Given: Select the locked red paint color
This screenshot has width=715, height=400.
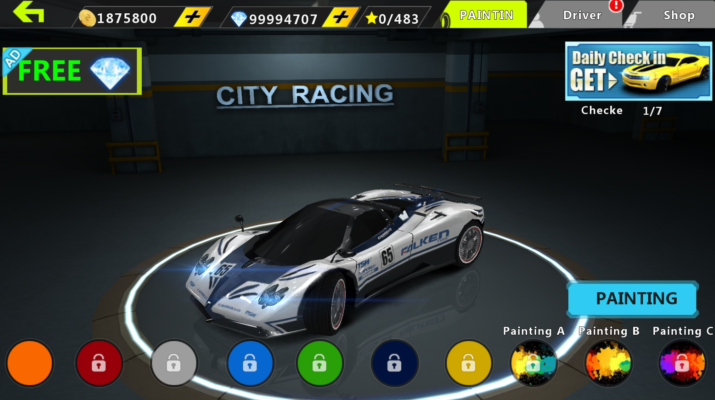Looking at the screenshot, I should click(99, 363).
